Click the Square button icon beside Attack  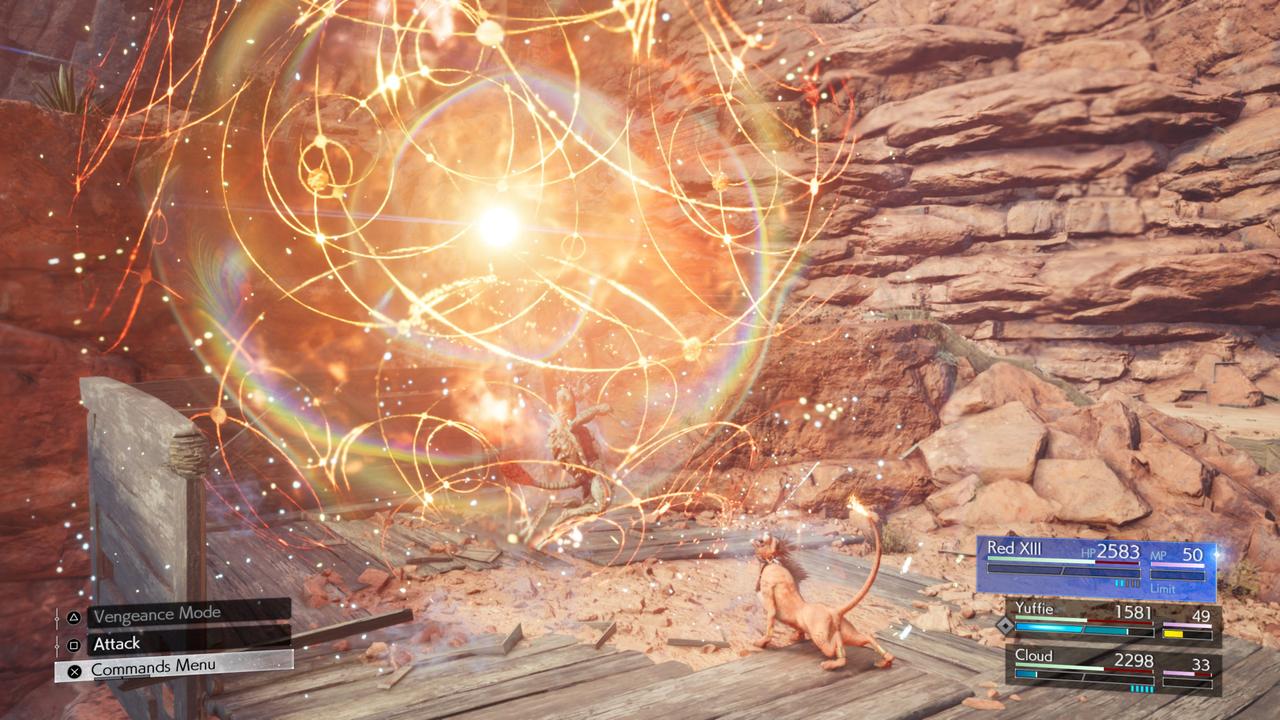pos(74,645)
